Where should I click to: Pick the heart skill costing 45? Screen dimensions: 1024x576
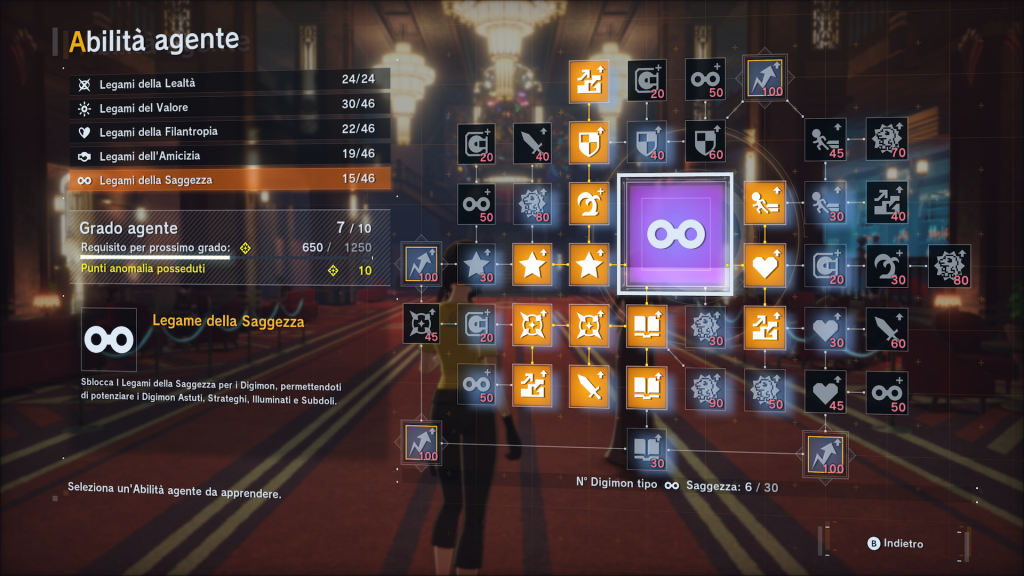click(826, 390)
